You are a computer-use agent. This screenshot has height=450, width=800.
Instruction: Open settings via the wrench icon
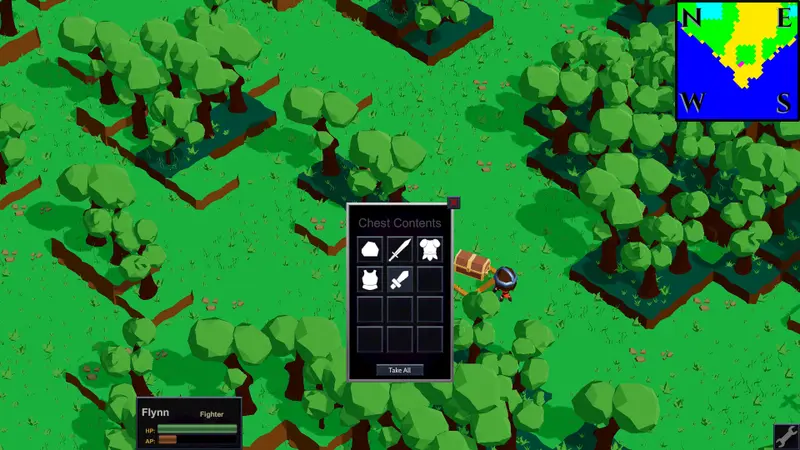click(785, 436)
